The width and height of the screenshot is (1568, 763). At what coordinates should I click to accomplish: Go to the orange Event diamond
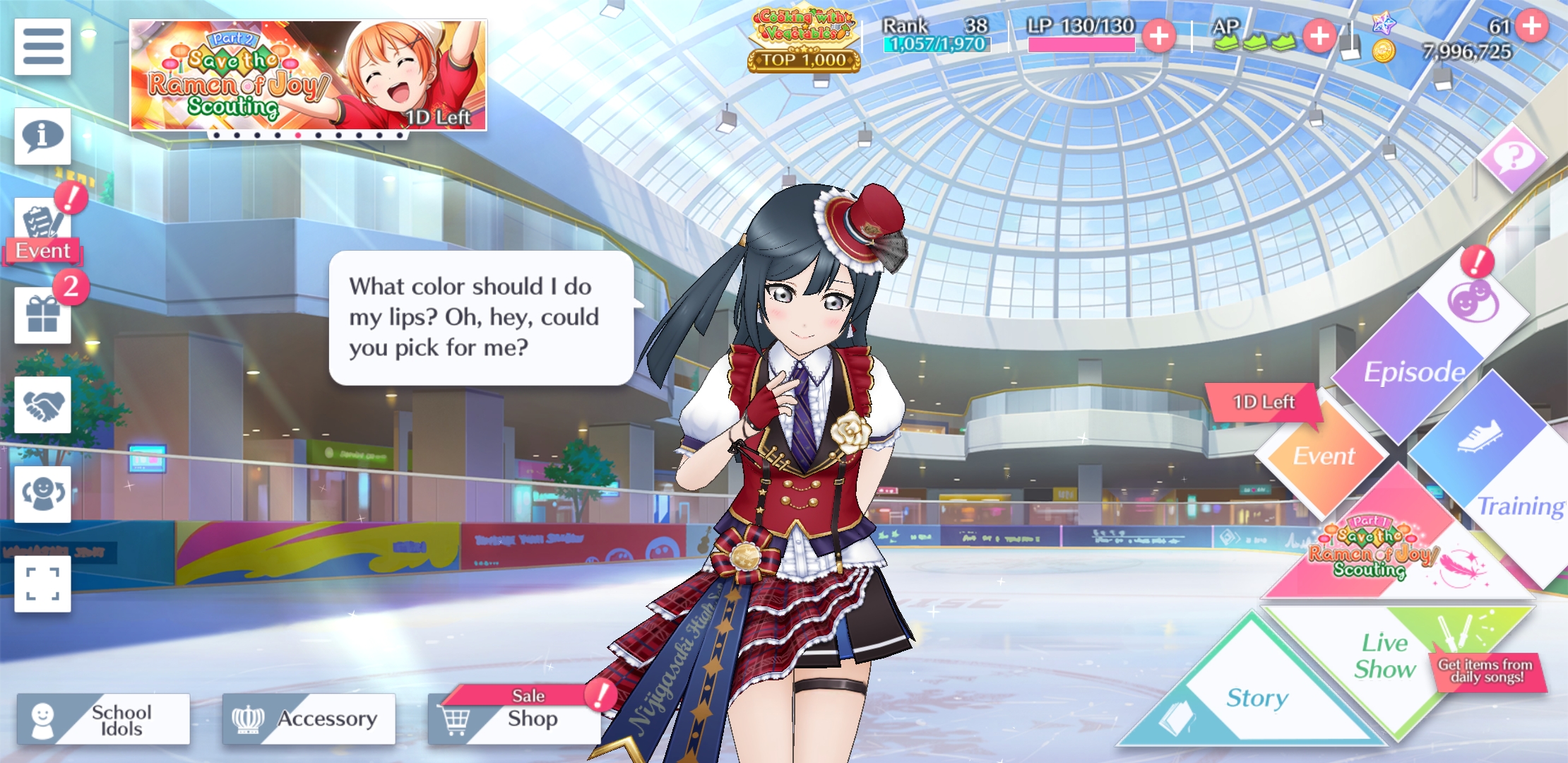(x=1324, y=456)
